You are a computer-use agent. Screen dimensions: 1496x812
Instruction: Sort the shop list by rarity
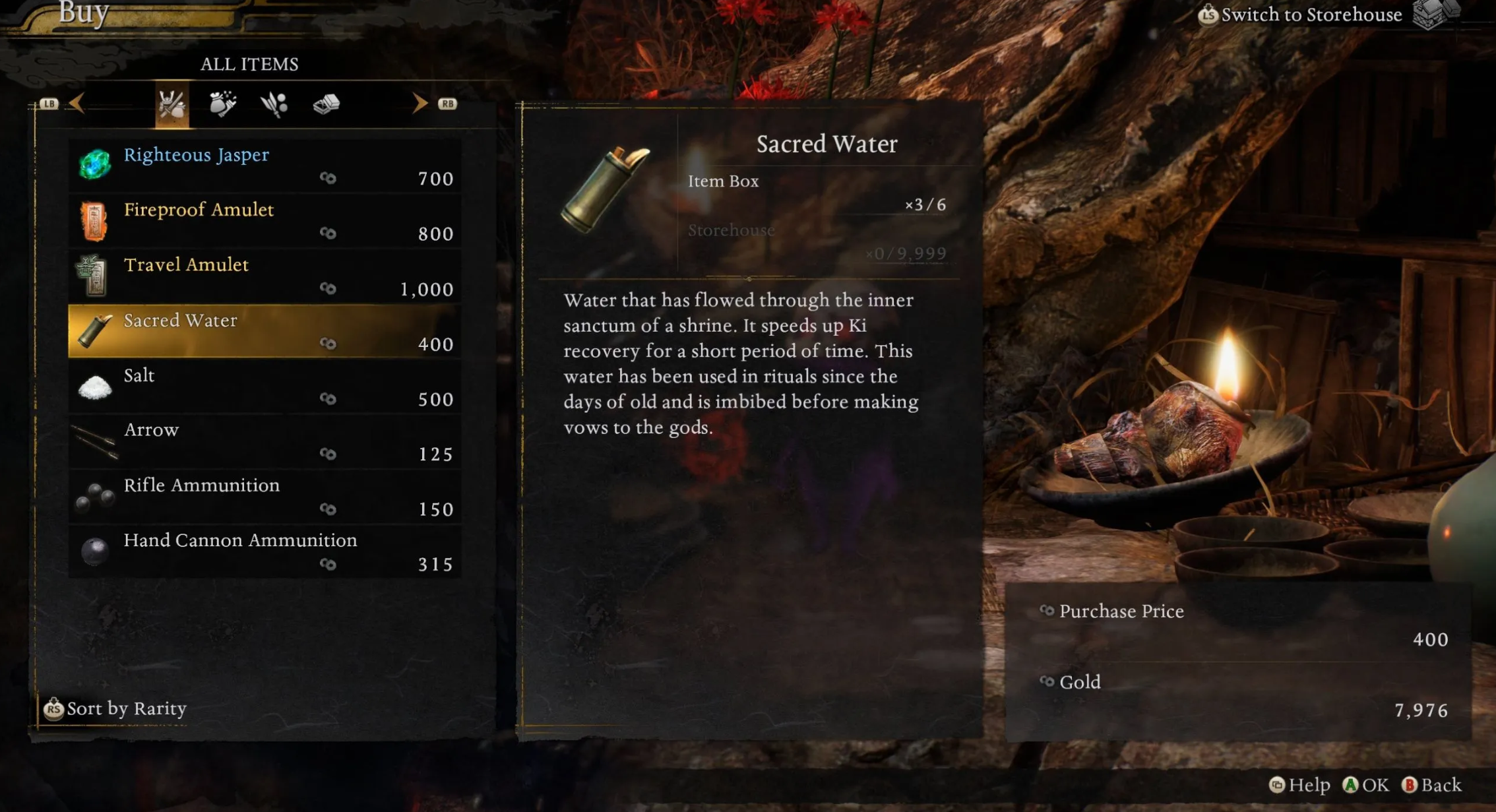click(115, 708)
